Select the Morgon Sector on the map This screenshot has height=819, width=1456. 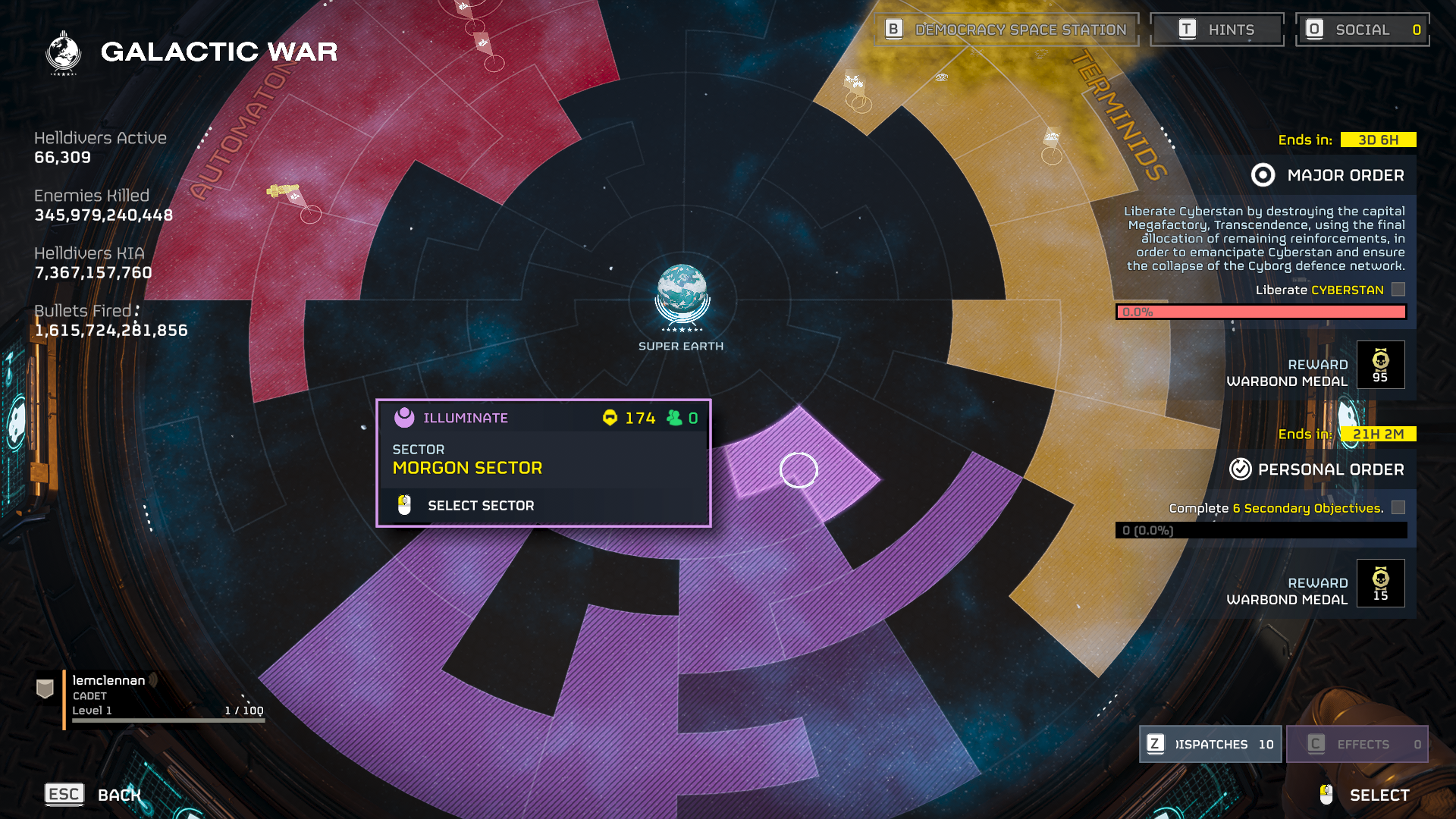tap(799, 470)
